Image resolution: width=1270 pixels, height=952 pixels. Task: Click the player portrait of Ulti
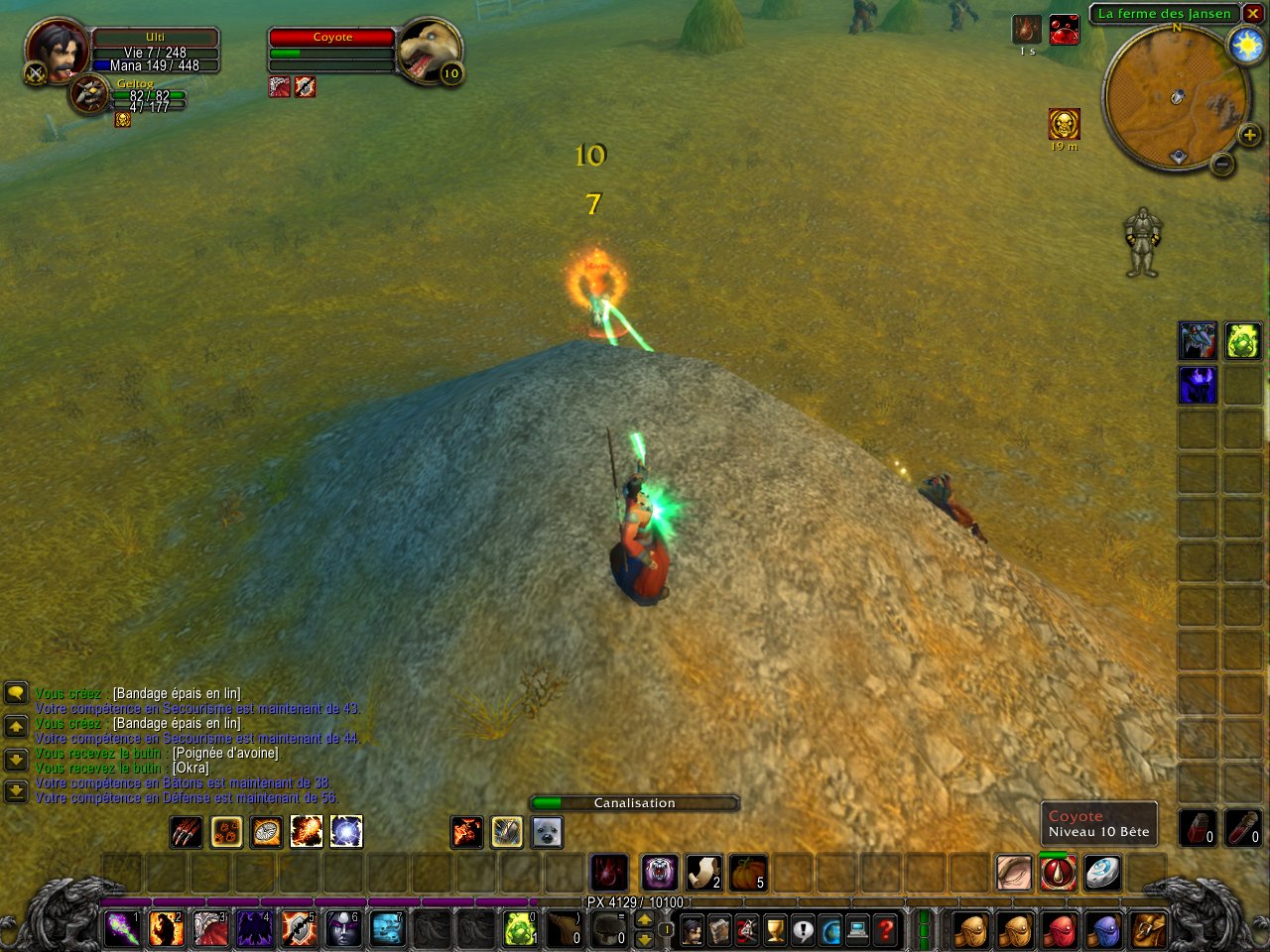(57, 49)
